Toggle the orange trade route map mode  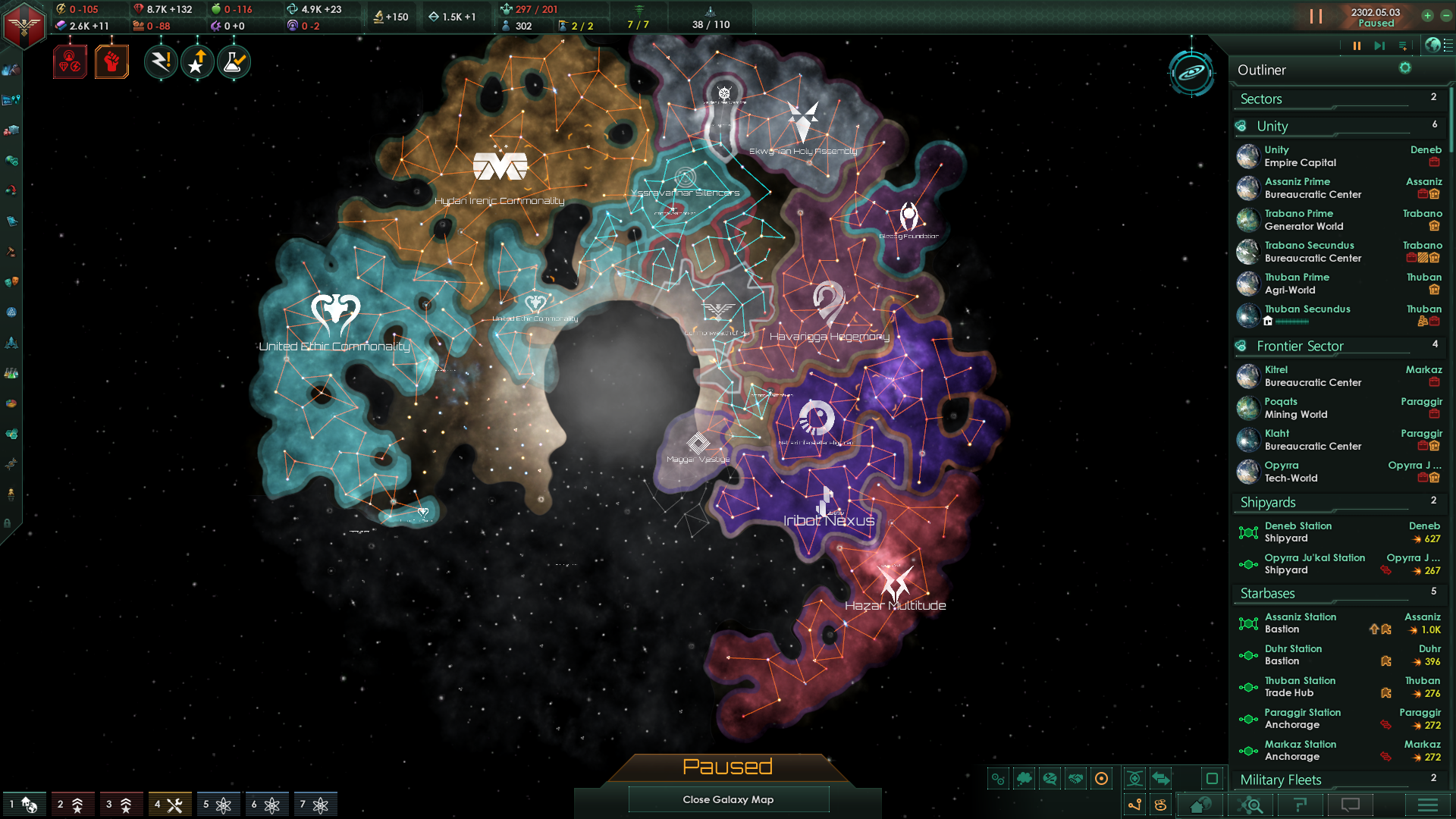(1134, 805)
